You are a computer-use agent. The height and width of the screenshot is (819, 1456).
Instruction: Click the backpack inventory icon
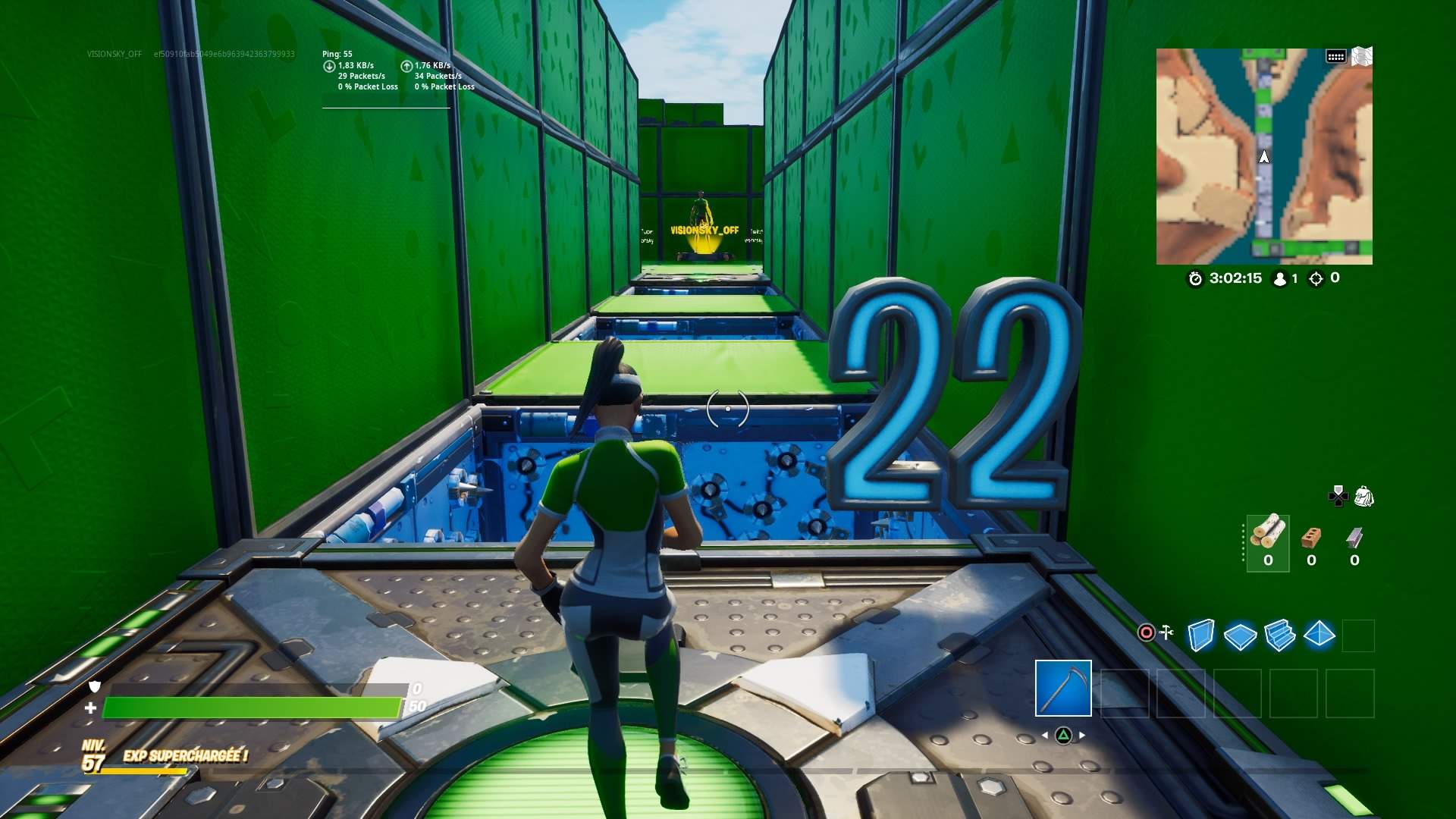(x=1363, y=497)
